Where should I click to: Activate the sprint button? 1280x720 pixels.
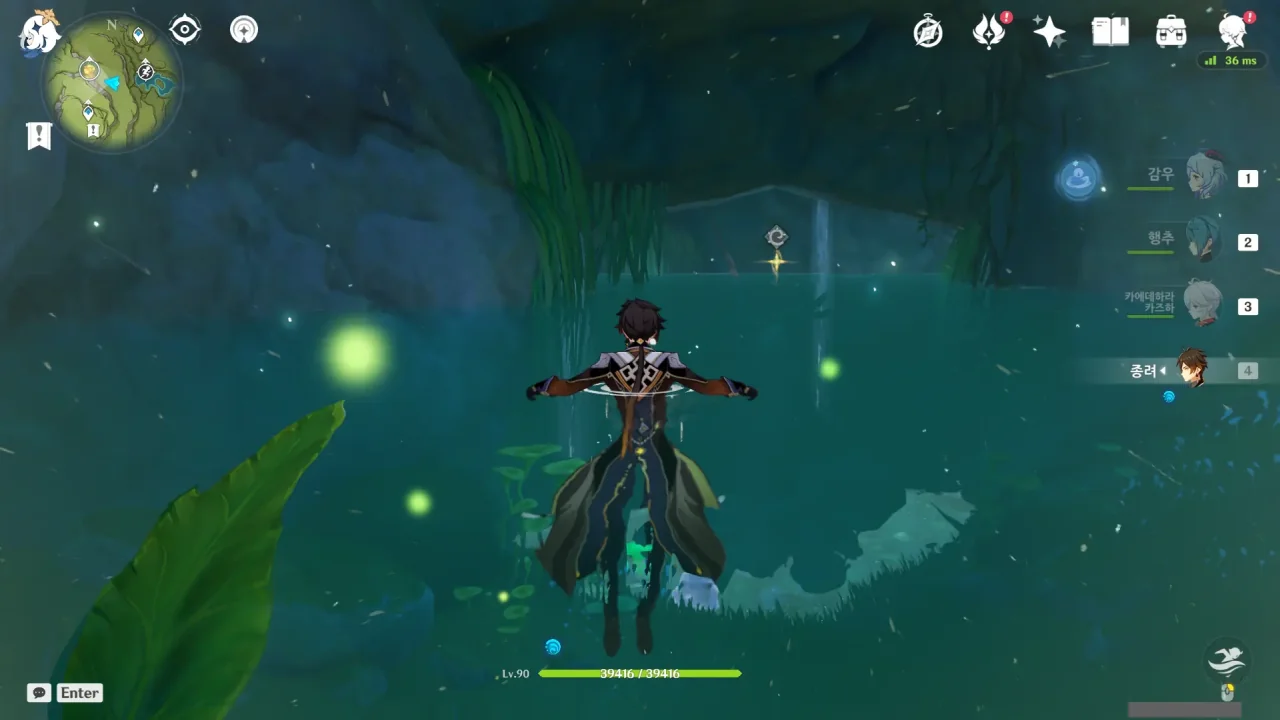coord(1227,659)
